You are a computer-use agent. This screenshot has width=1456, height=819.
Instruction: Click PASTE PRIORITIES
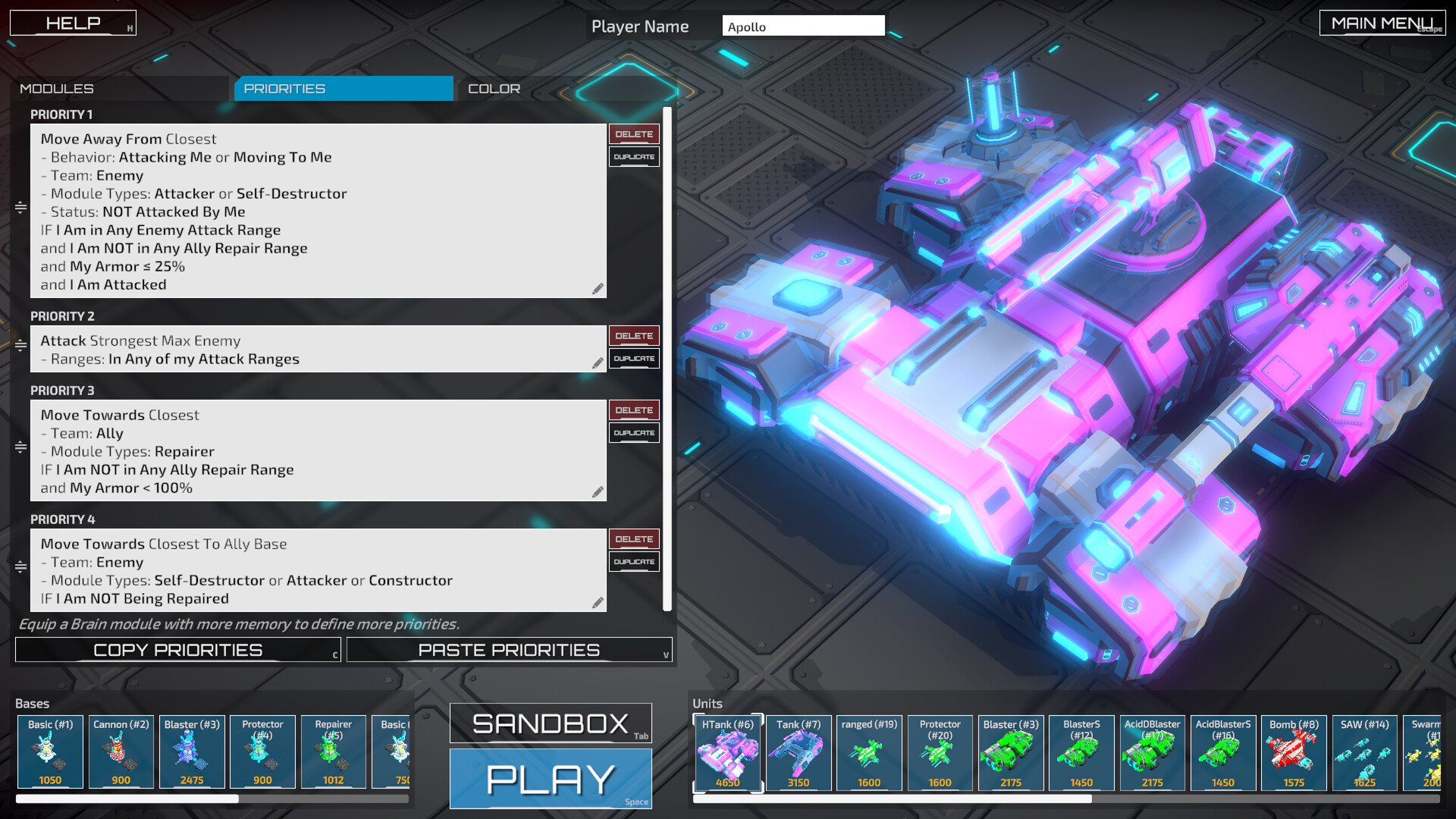coord(509,649)
